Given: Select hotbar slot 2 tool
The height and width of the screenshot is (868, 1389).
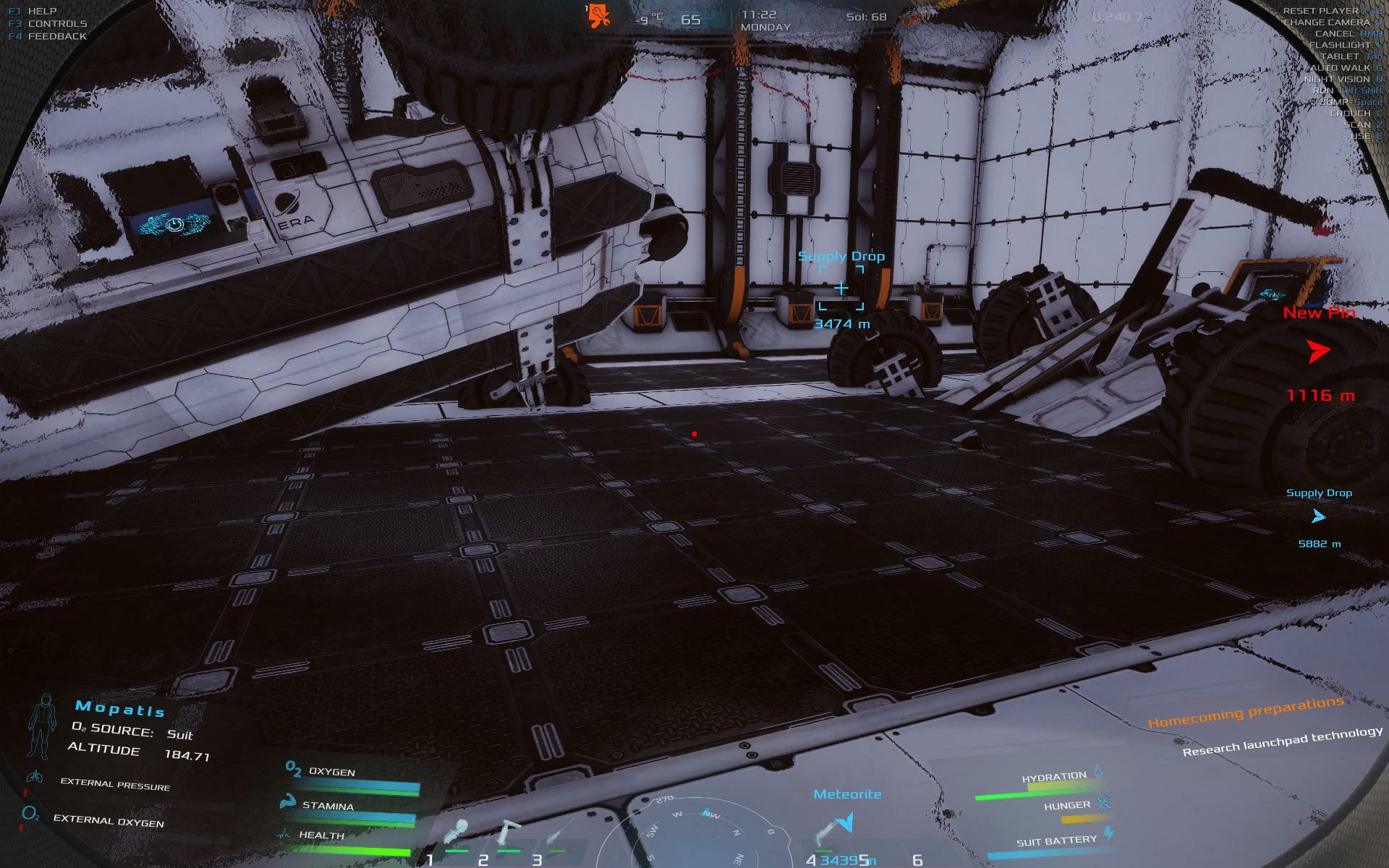Looking at the screenshot, I should [x=509, y=832].
